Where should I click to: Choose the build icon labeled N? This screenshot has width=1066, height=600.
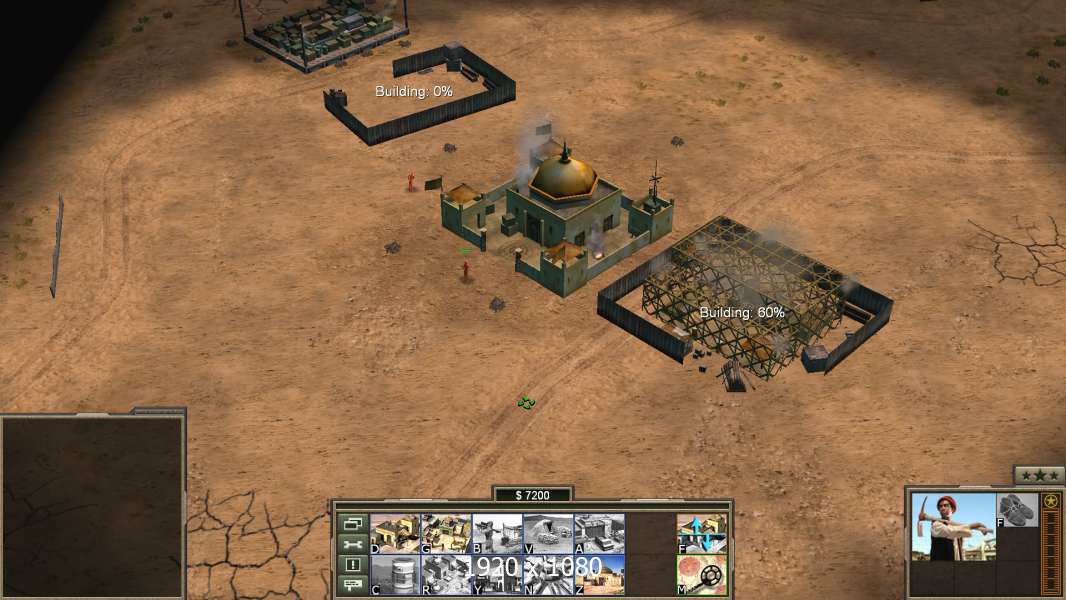point(548,575)
